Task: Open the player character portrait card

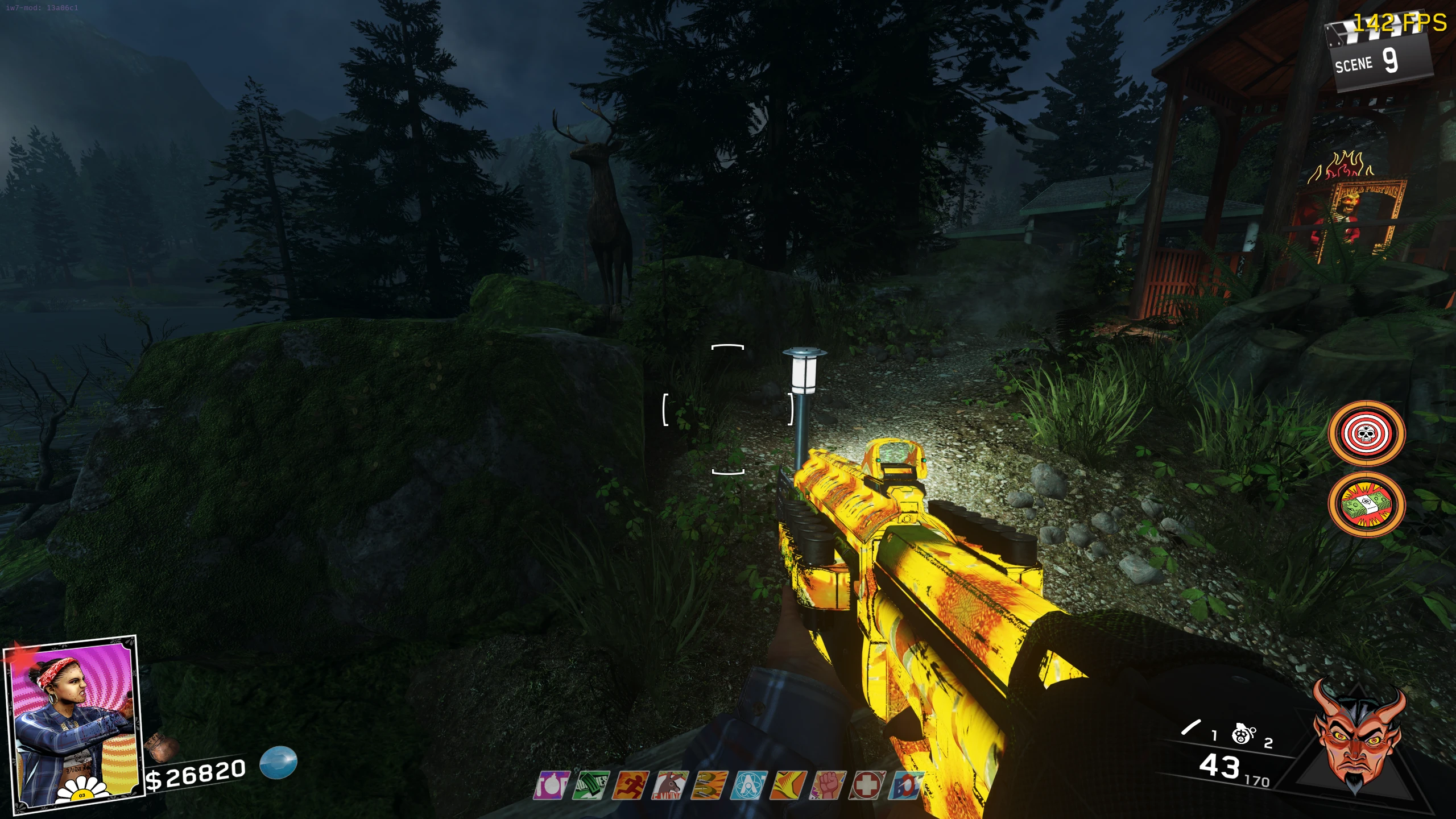Action: click(72, 723)
